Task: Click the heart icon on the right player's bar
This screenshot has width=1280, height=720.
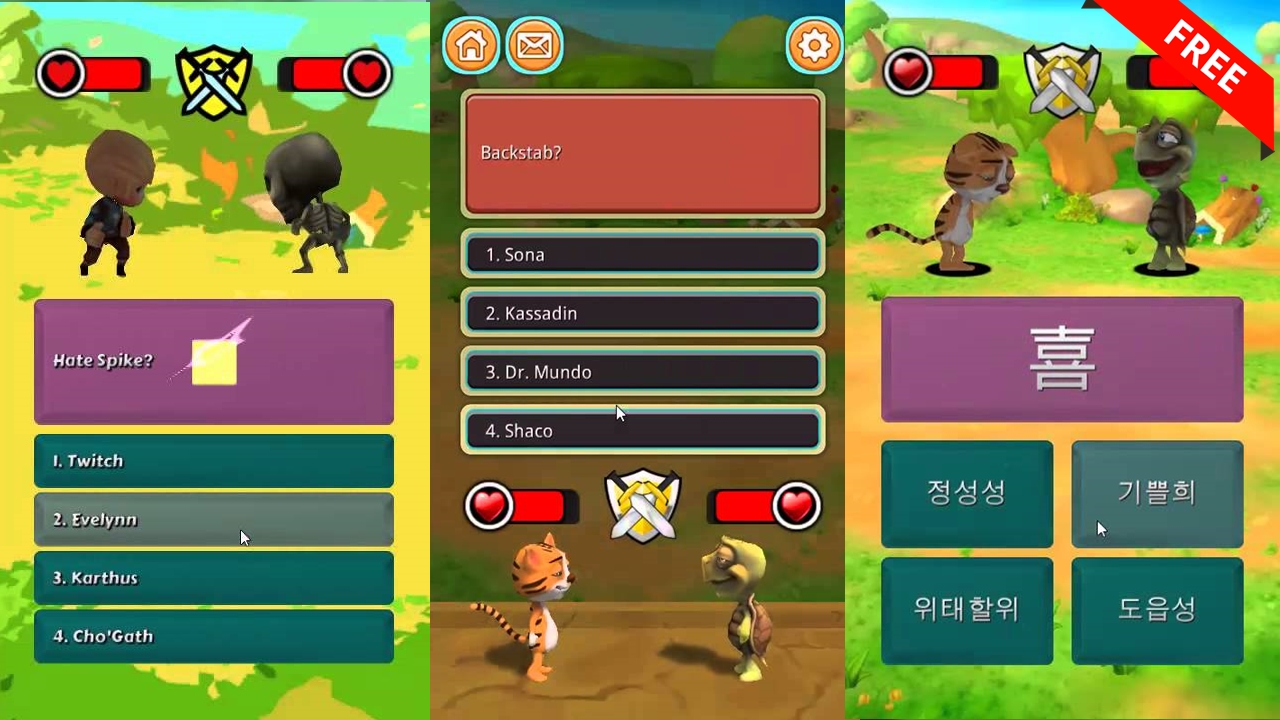Action: (368, 73)
